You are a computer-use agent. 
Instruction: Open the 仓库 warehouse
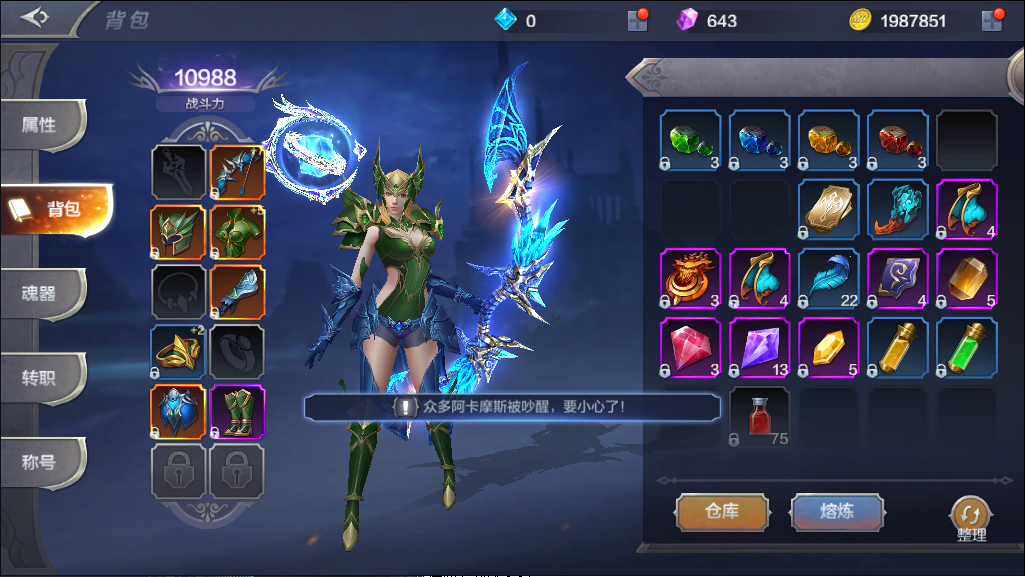click(722, 511)
